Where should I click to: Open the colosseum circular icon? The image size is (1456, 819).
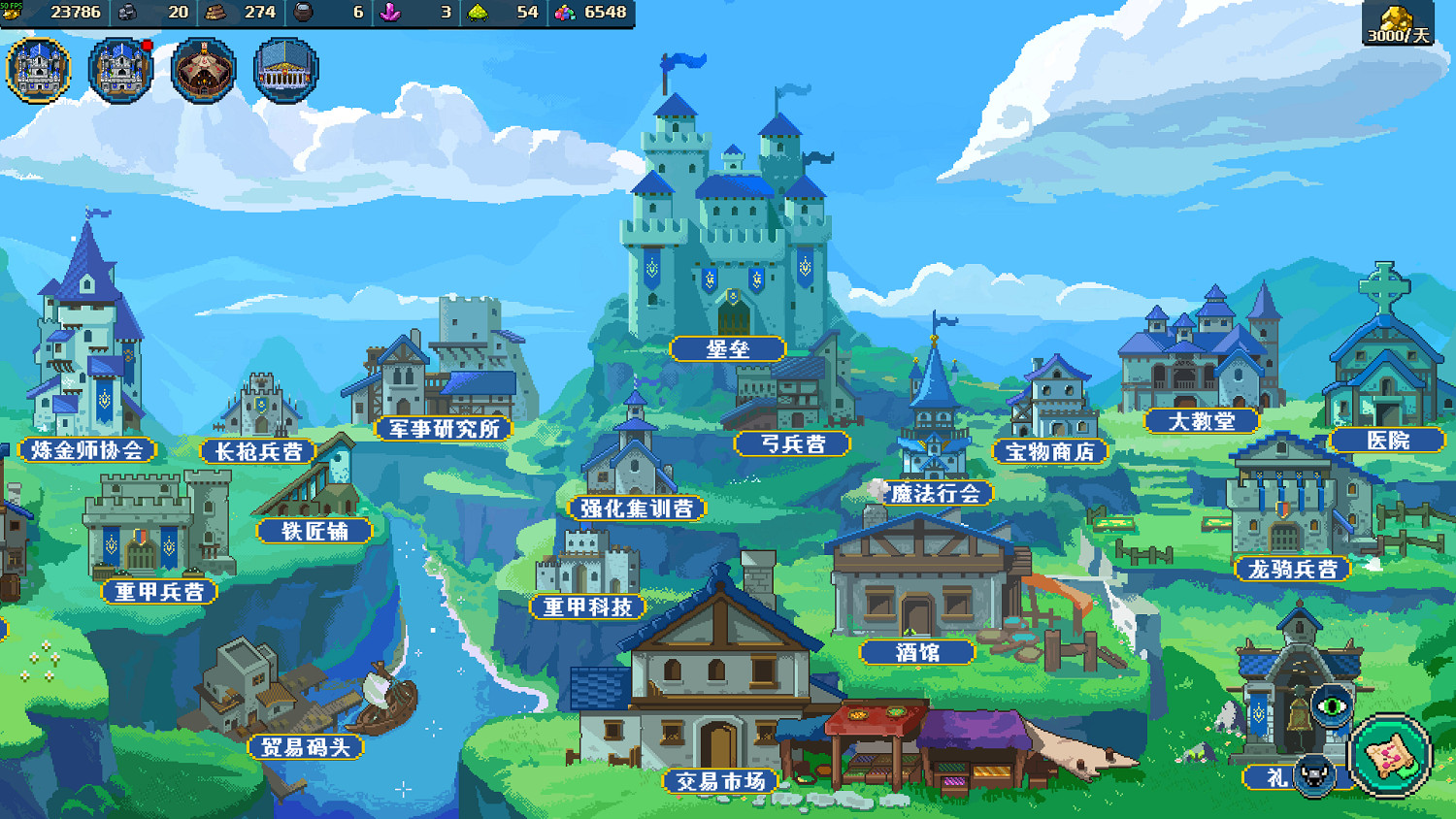(x=284, y=70)
